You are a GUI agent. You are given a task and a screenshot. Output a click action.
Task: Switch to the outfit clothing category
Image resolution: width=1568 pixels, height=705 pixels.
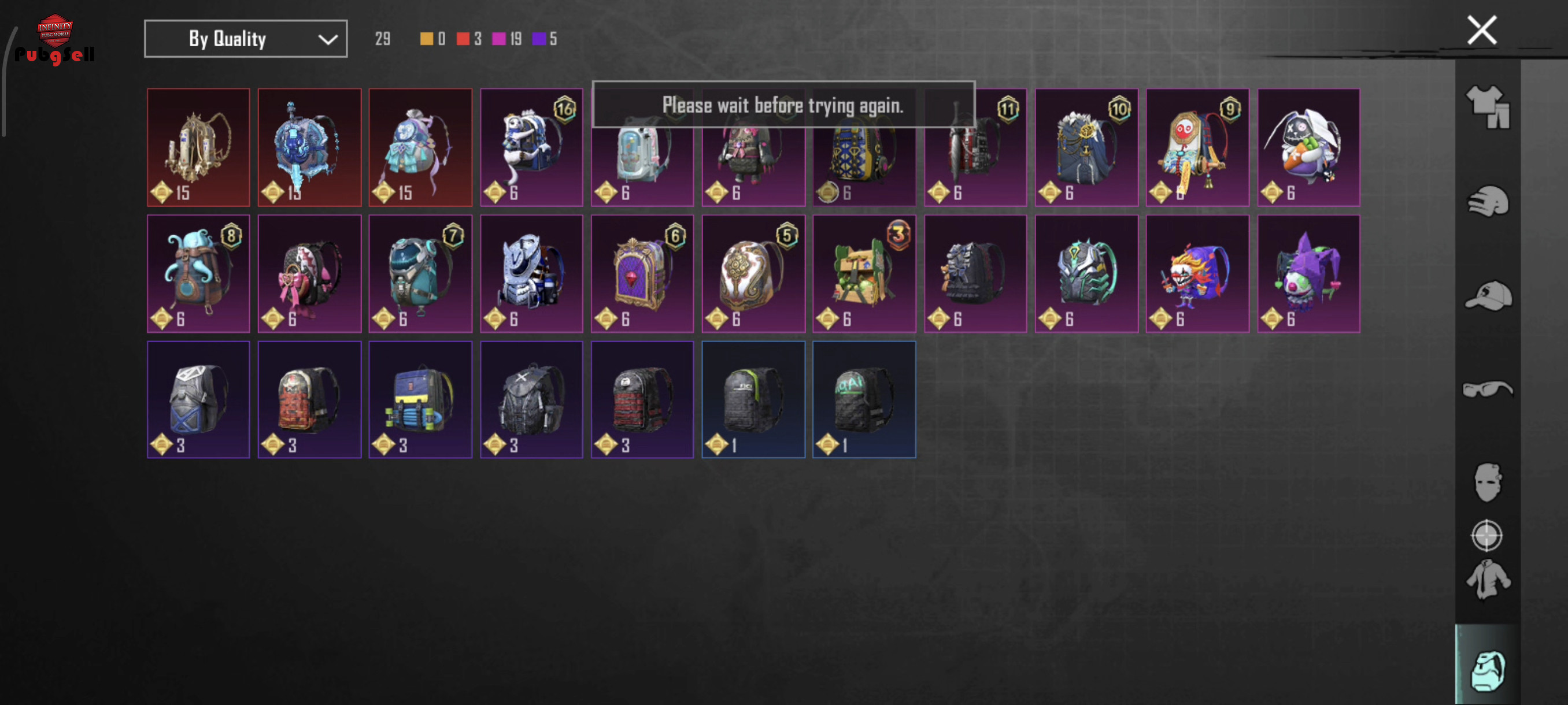point(1487,107)
